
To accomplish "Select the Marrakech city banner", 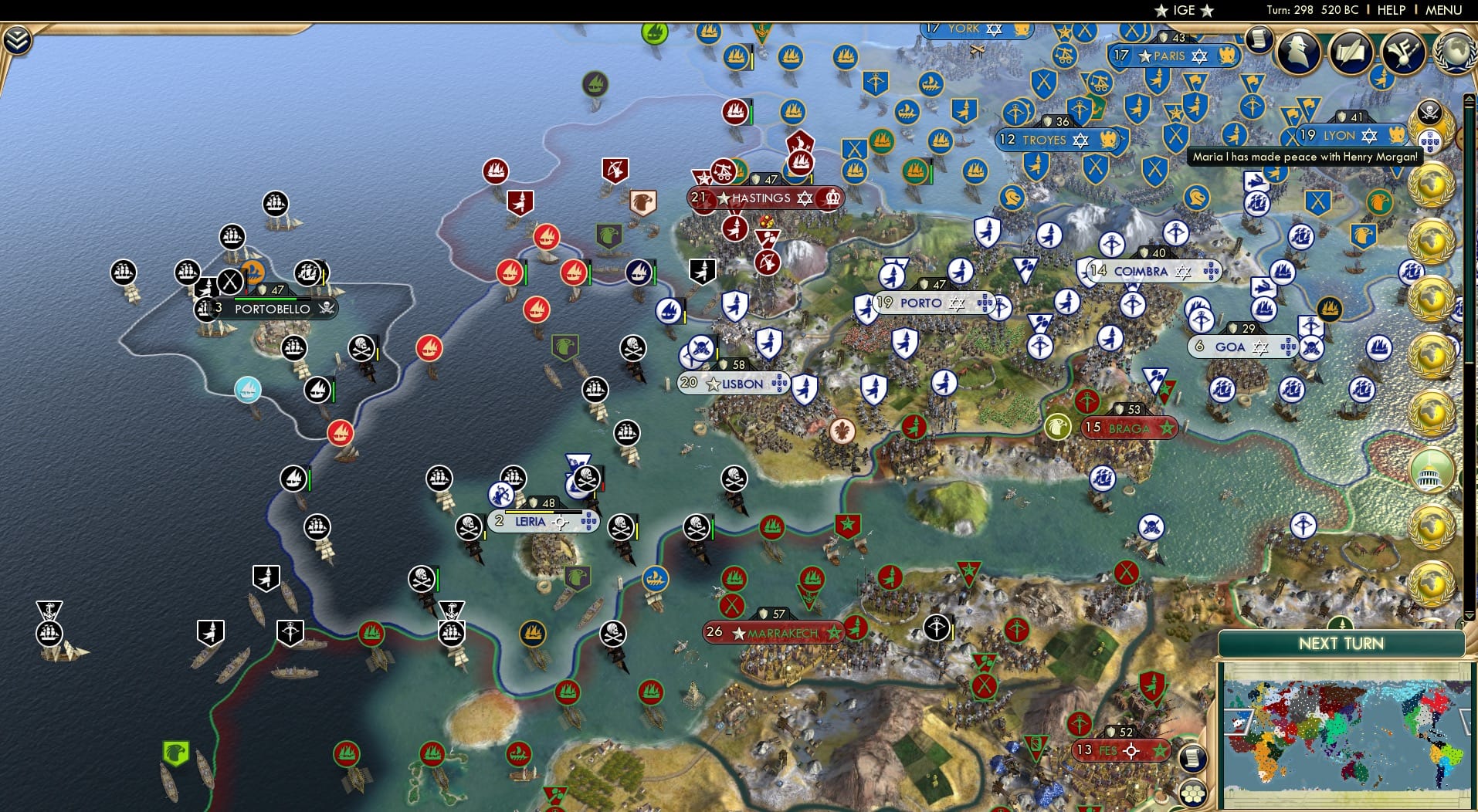I will 772,632.
